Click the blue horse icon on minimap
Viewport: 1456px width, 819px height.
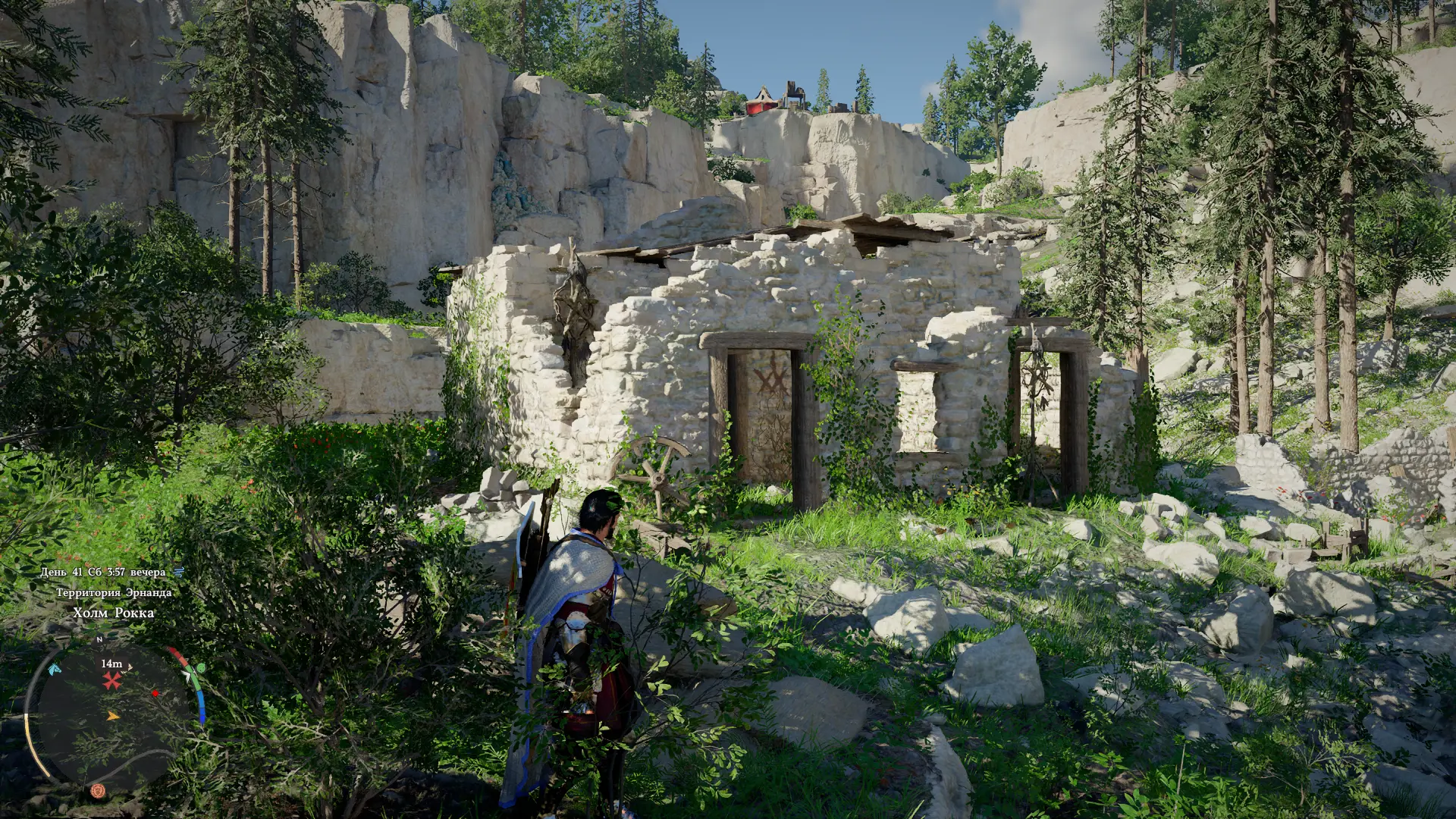(54, 669)
